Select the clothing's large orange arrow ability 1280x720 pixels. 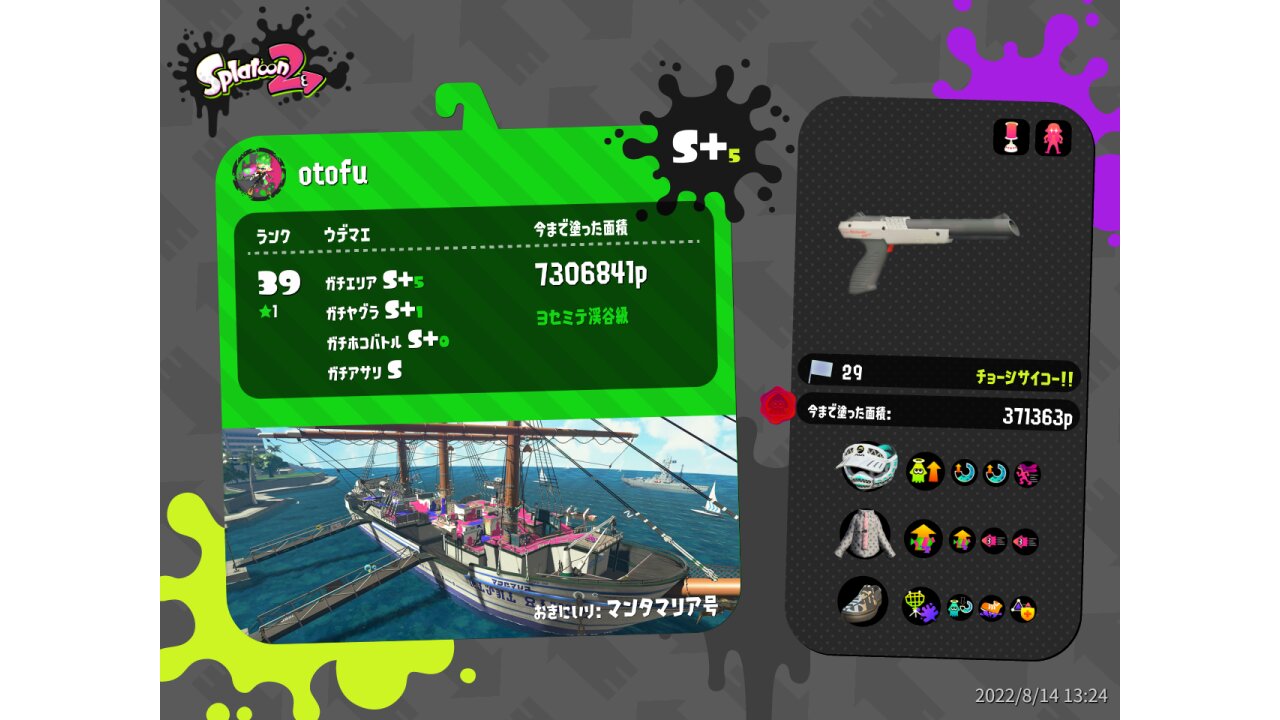pos(924,539)
